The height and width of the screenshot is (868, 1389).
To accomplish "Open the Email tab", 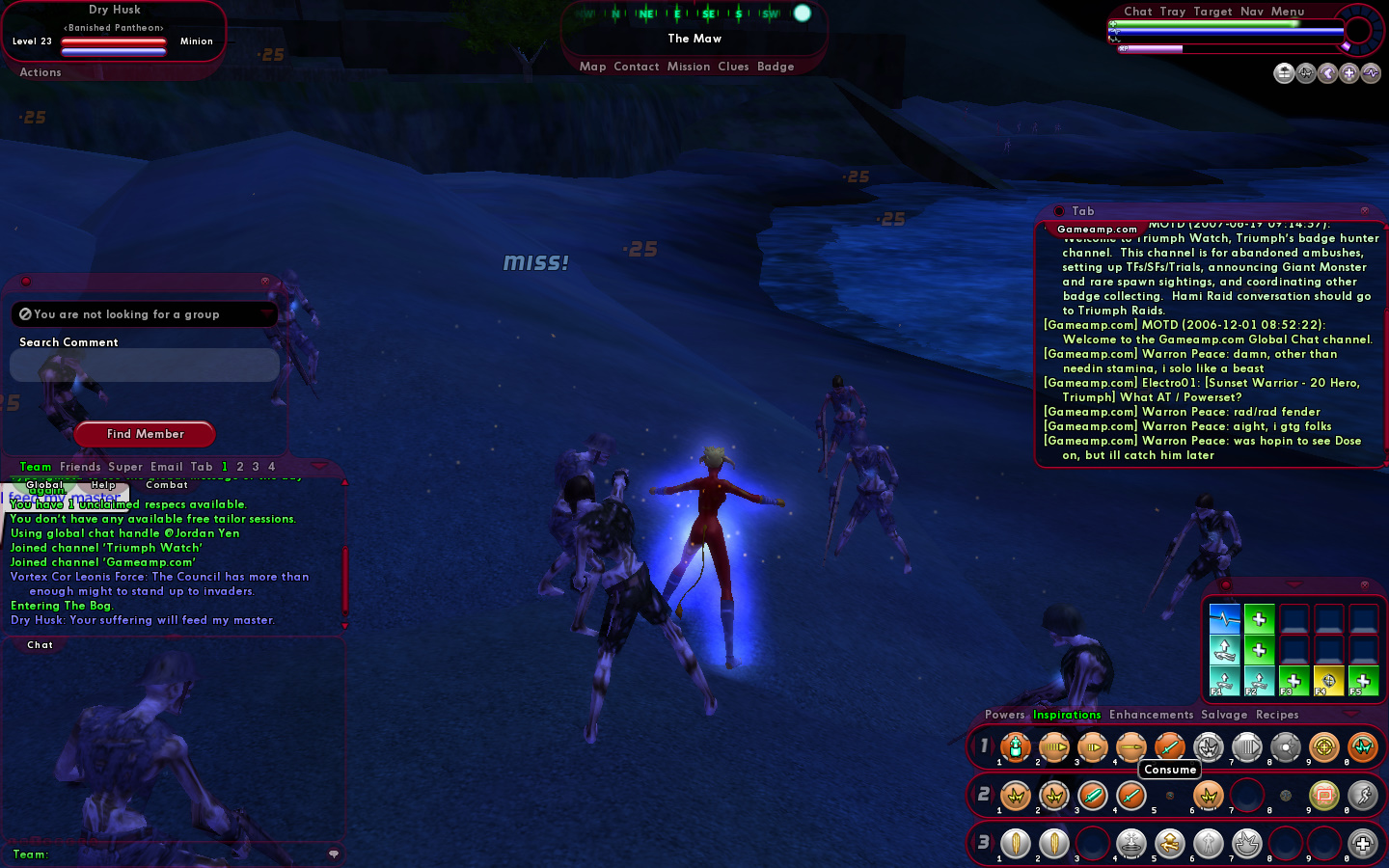I will click(x=166, y=467).
